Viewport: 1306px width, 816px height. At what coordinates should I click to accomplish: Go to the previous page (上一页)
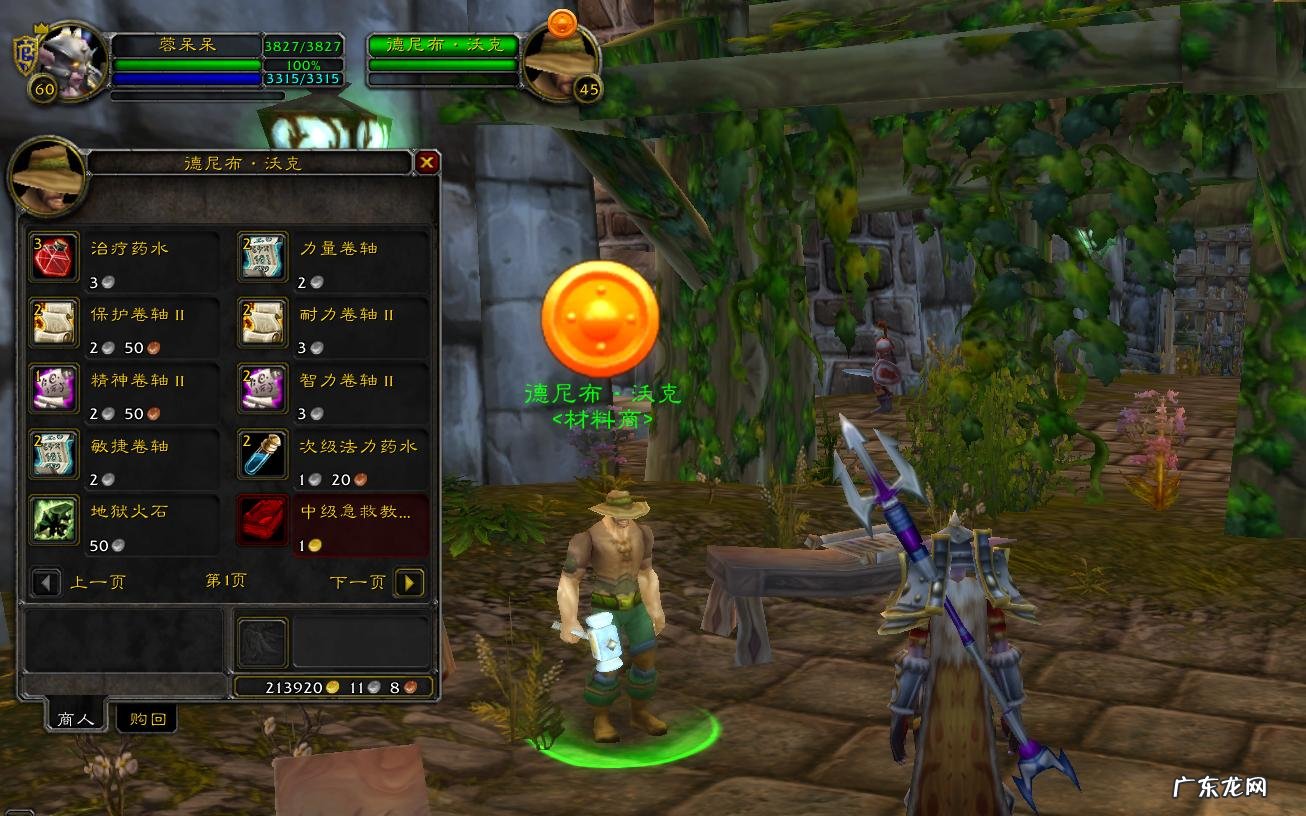click(x=46, y=582)
